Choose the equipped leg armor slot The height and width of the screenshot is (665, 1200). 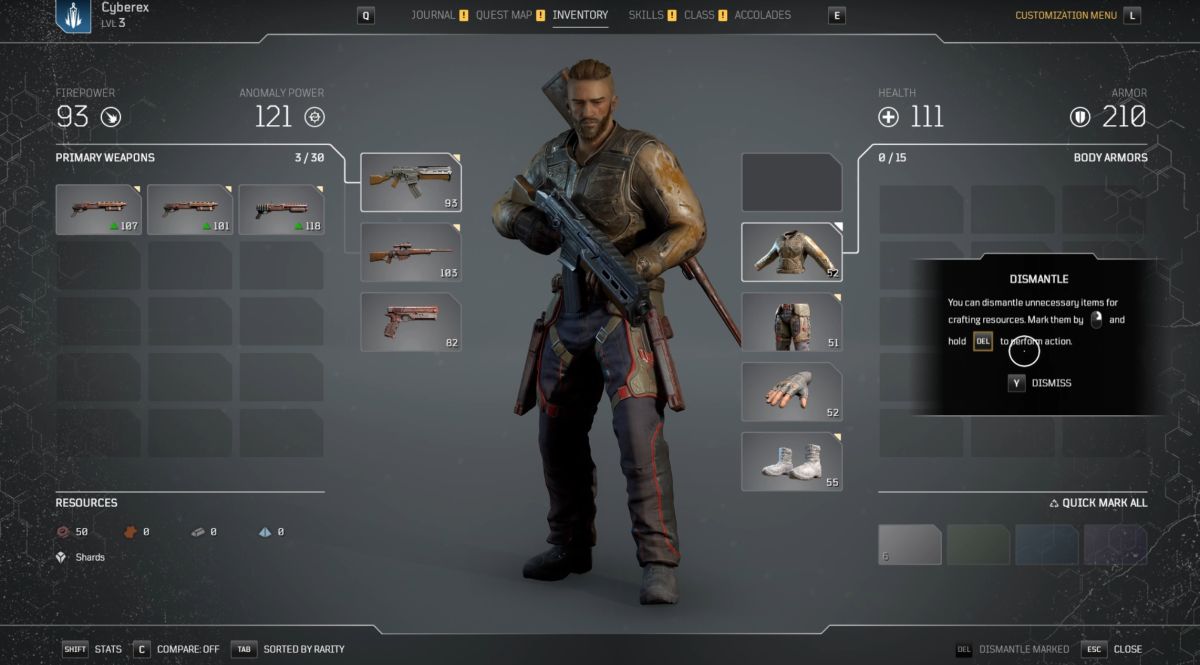click(791, 322)
